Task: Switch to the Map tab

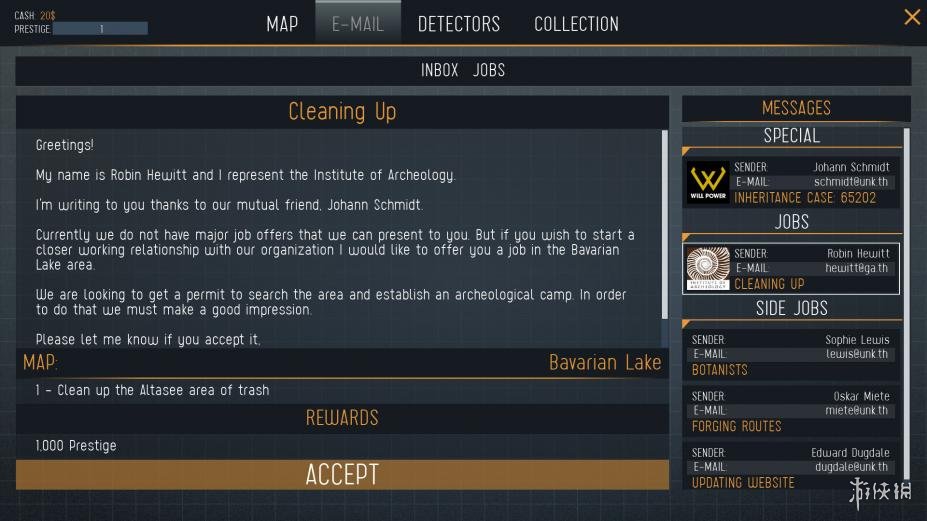Action: pyautogui.click(x=282, y=24)
